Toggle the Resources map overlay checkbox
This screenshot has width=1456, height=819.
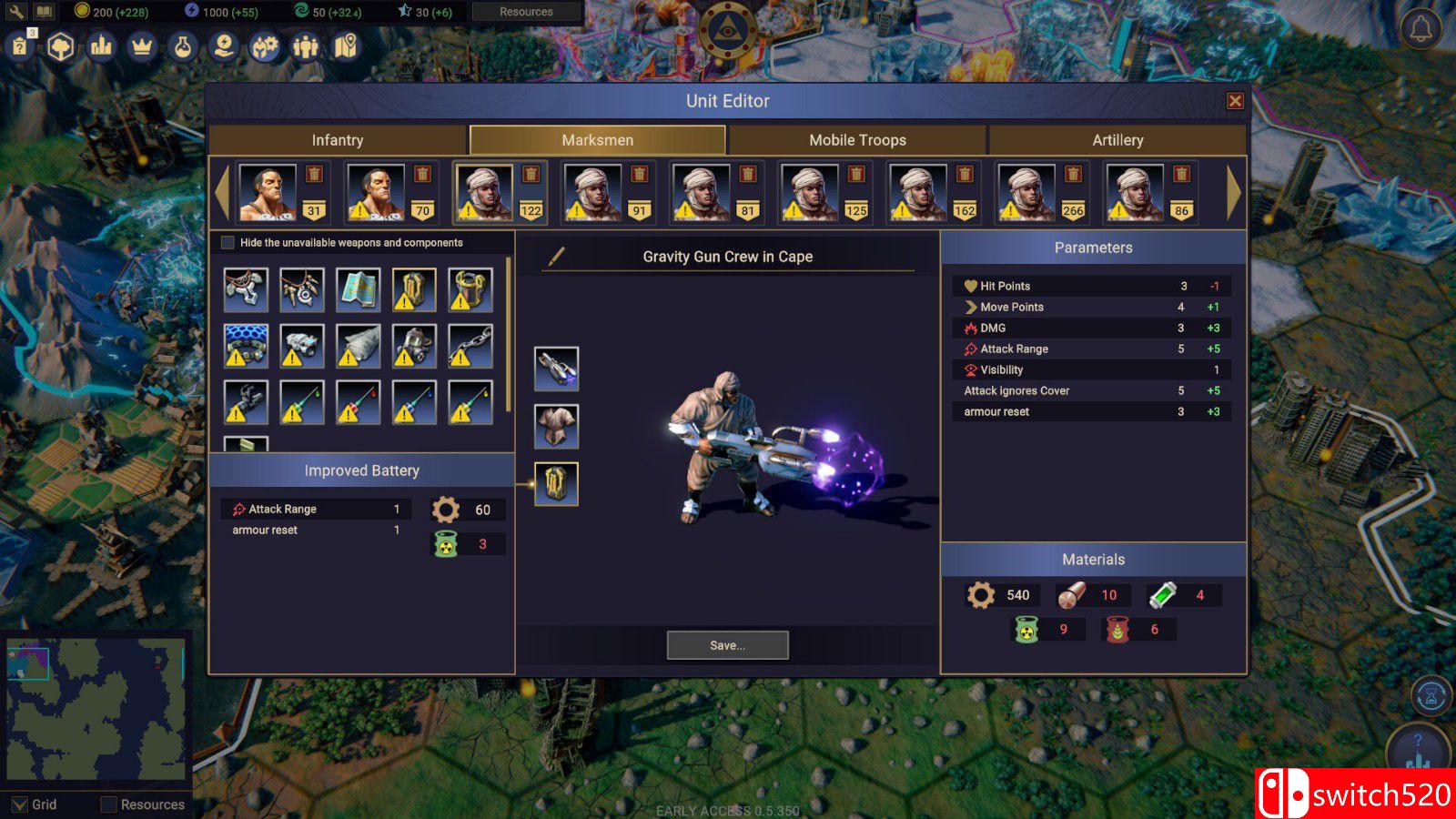click(x=109, y=804)
